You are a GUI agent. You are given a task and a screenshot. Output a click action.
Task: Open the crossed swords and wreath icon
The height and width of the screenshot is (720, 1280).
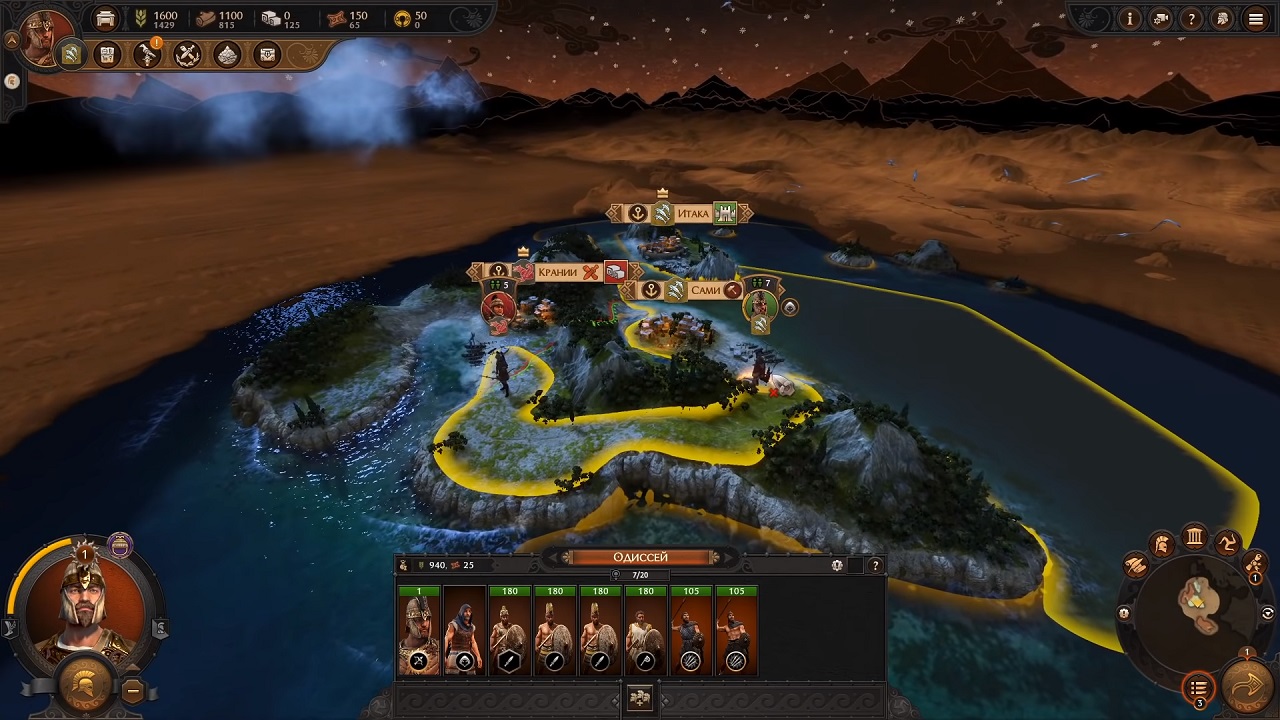click(188, 55)
